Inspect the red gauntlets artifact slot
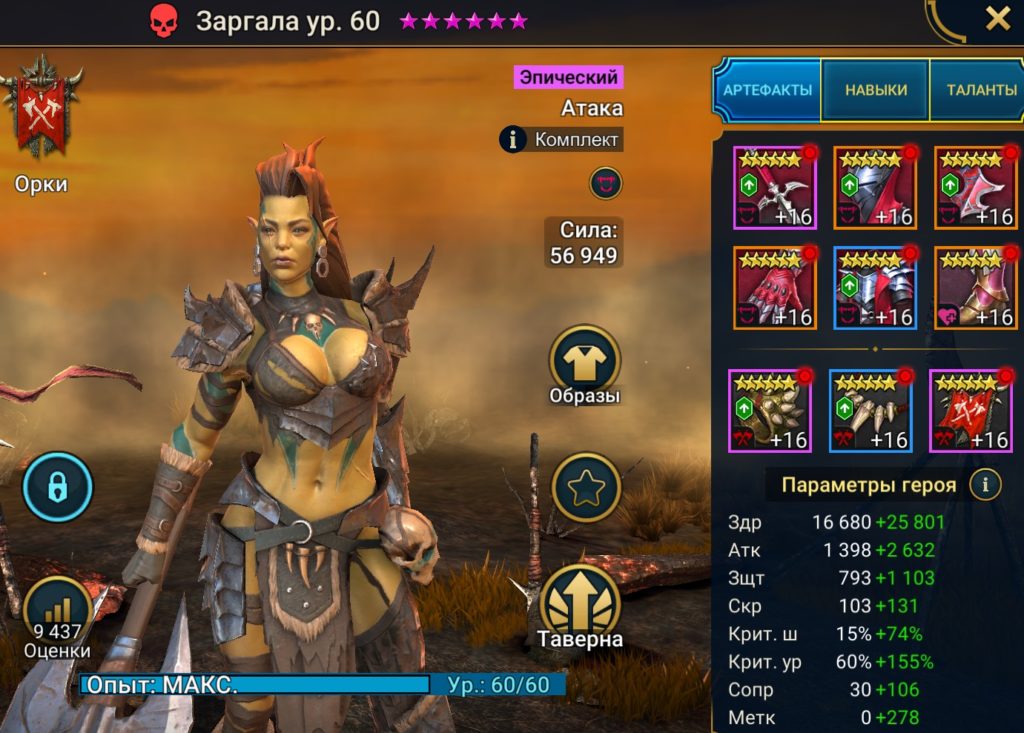Viewport: 1024px width, 733px height. click(775, 288)
